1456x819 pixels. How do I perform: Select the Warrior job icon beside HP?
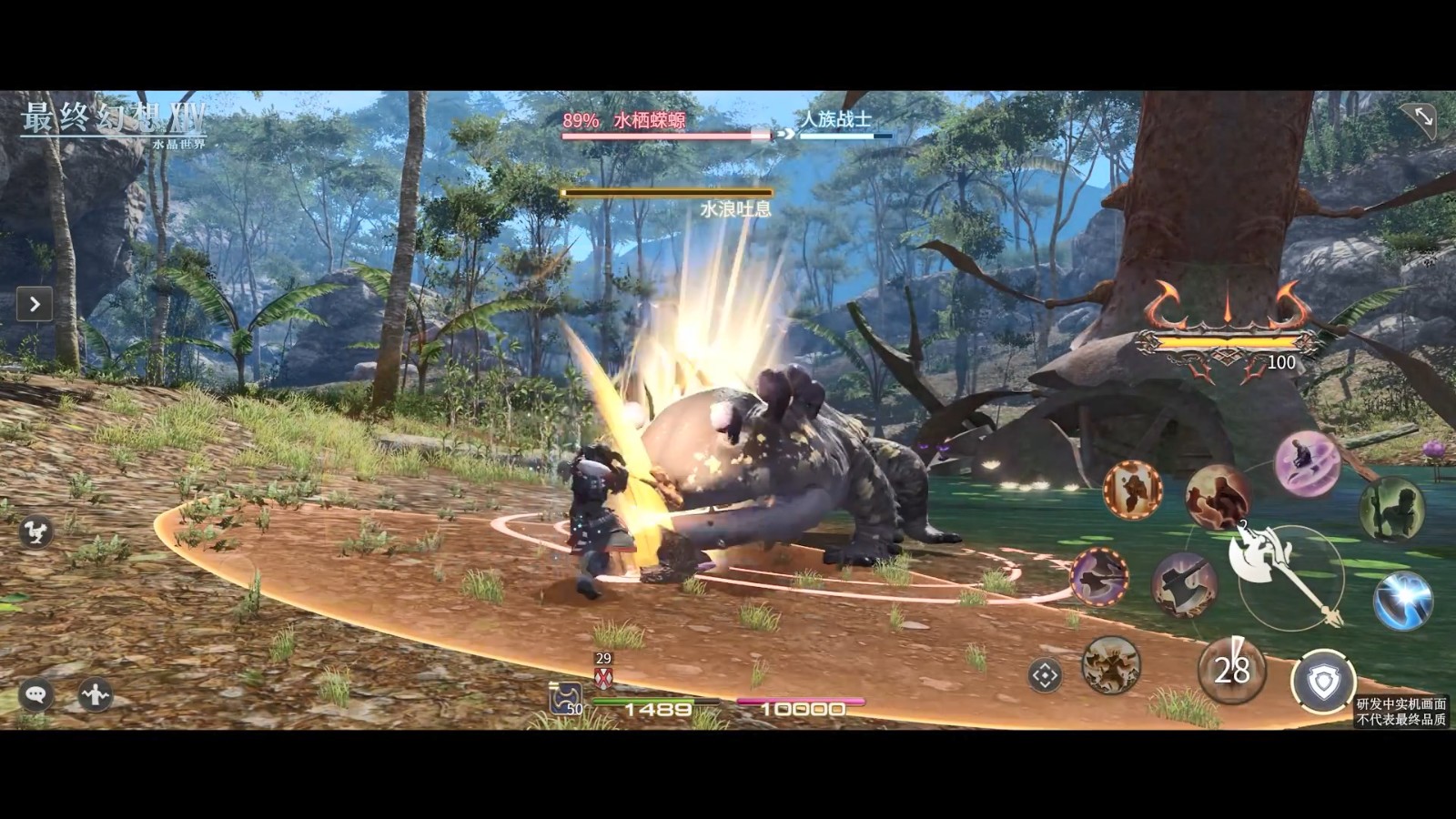click(565, 699)
